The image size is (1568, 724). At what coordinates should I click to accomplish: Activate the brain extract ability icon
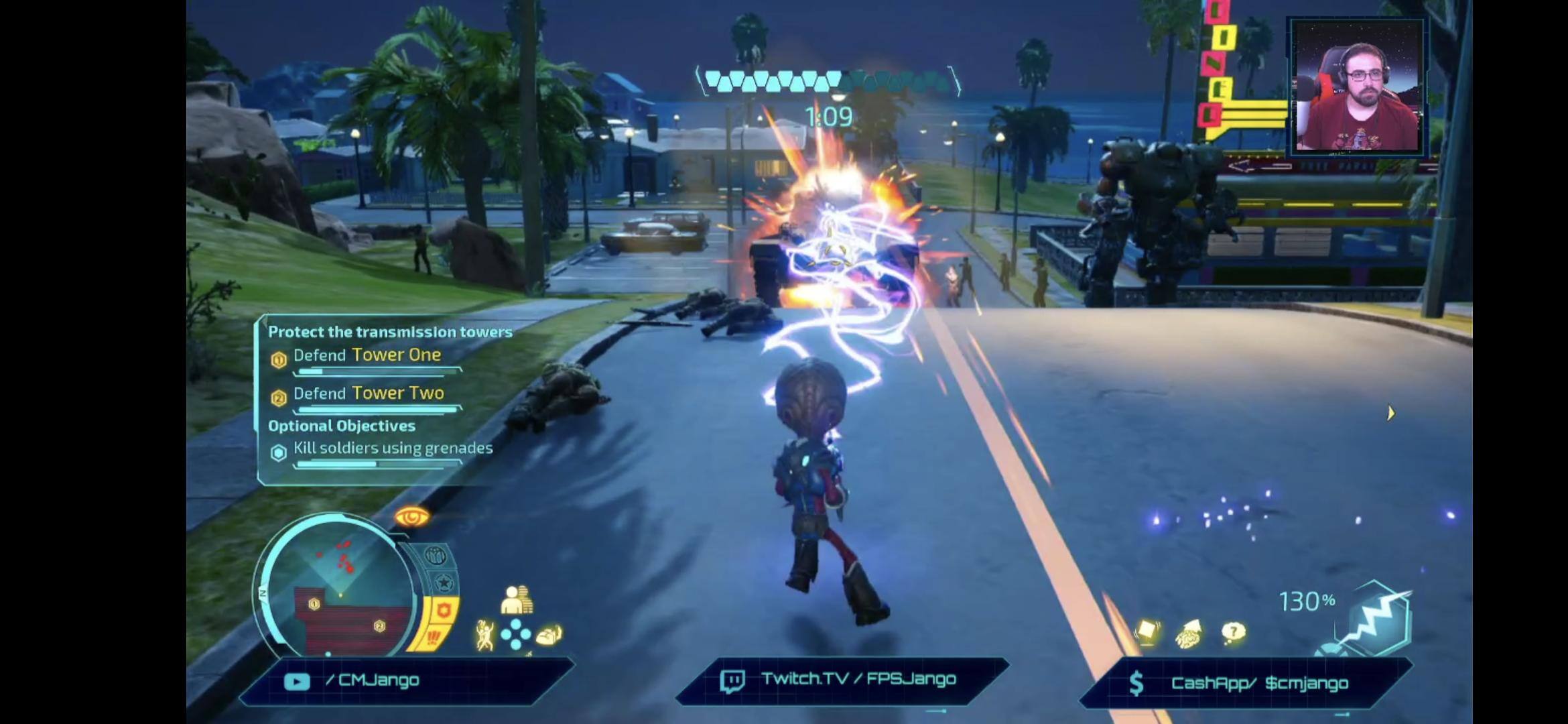tap(549, 635)
